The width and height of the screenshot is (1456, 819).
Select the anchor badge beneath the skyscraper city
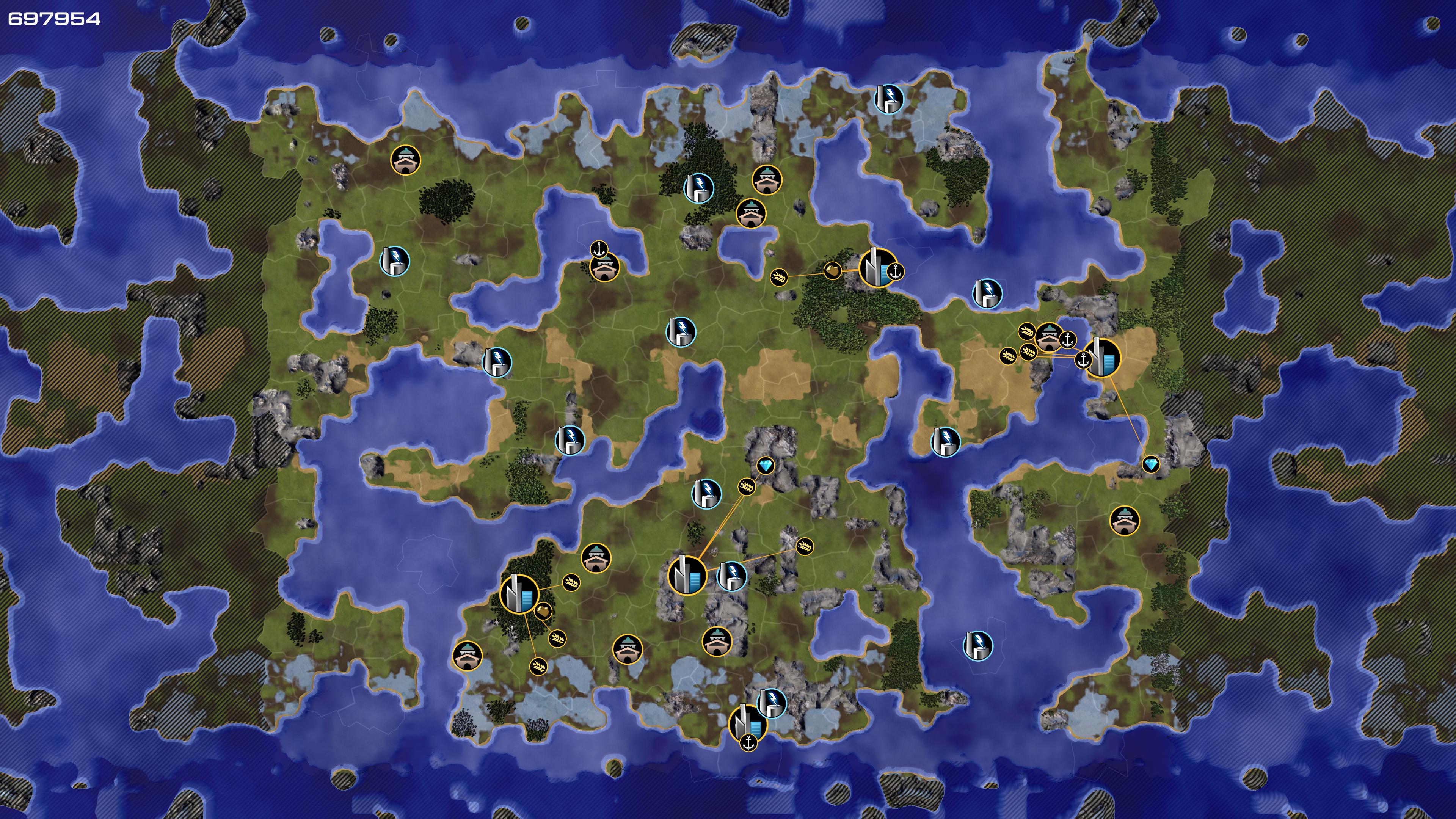pos(748,743)
